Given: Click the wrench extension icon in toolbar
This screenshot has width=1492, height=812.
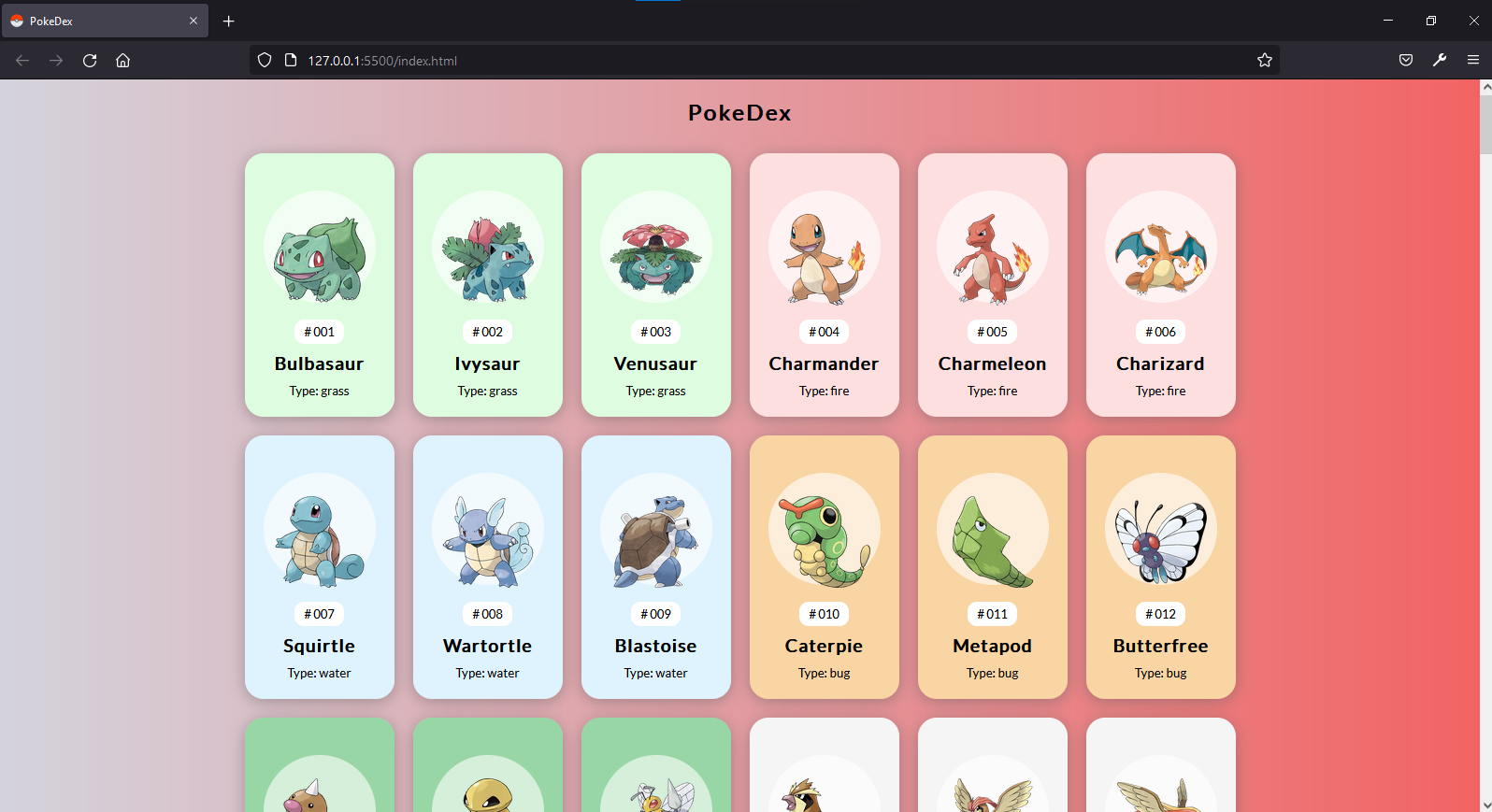Looking at the screenshot, I should (1440, 60).
